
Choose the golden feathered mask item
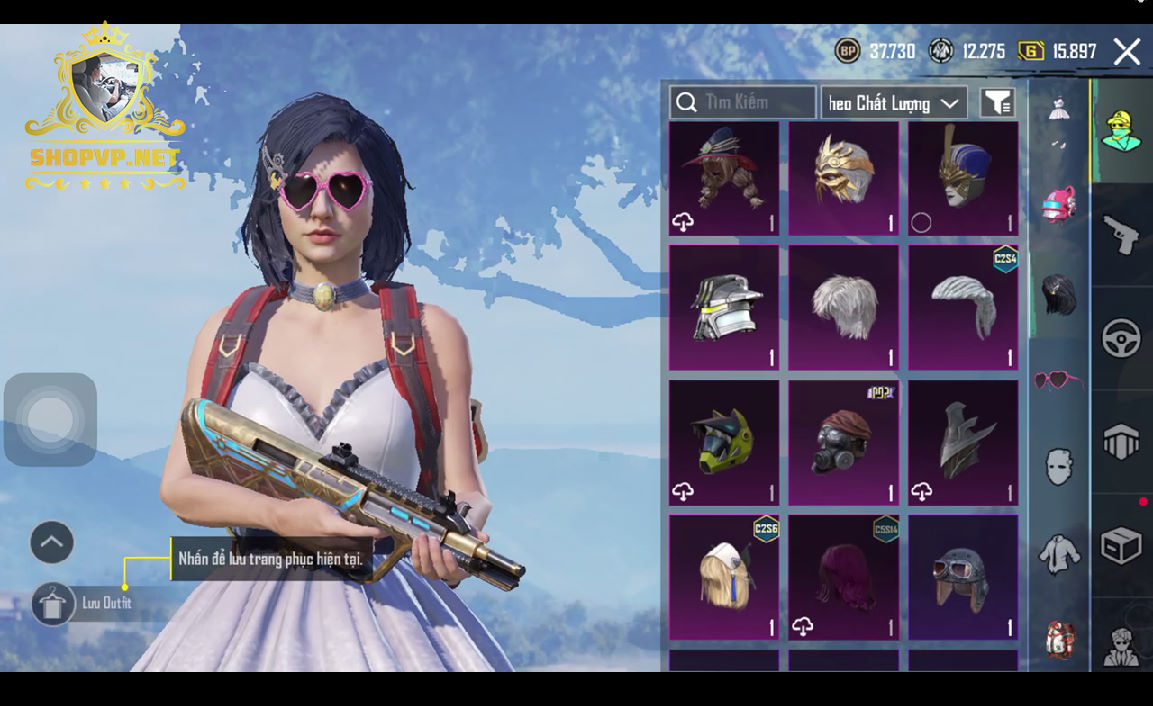point(843,178)
